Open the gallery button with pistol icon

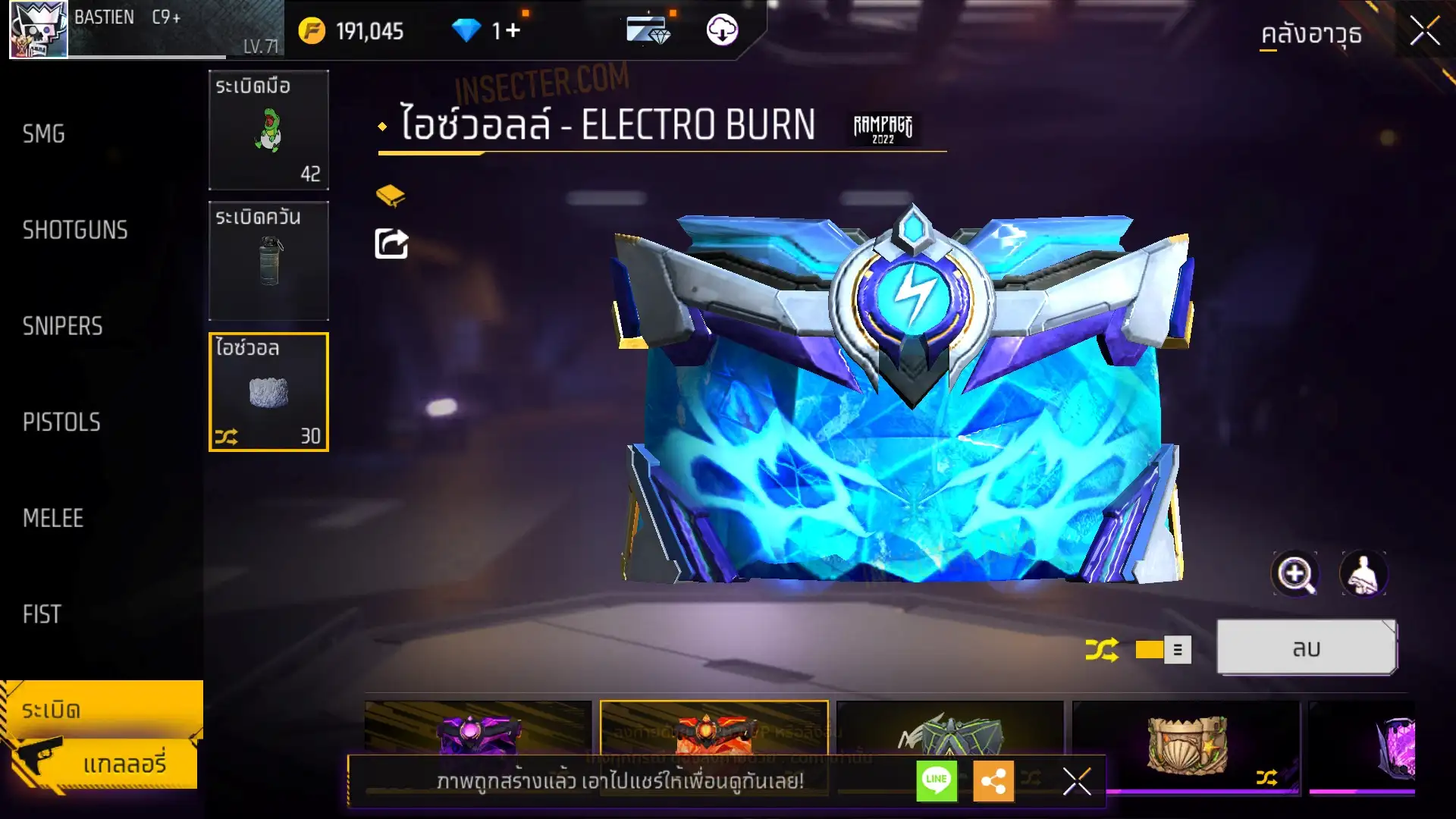click(102, 763)
